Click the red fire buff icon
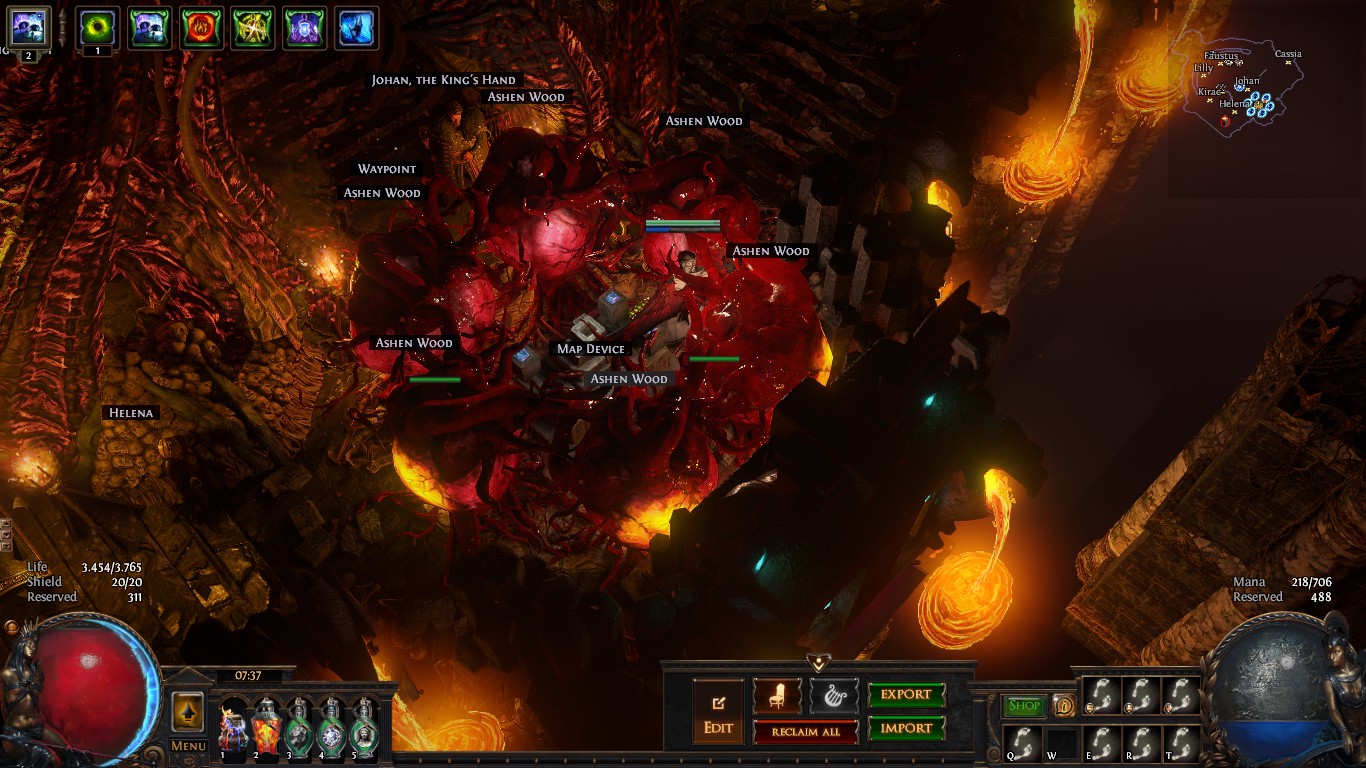 (x=201, y=27)
